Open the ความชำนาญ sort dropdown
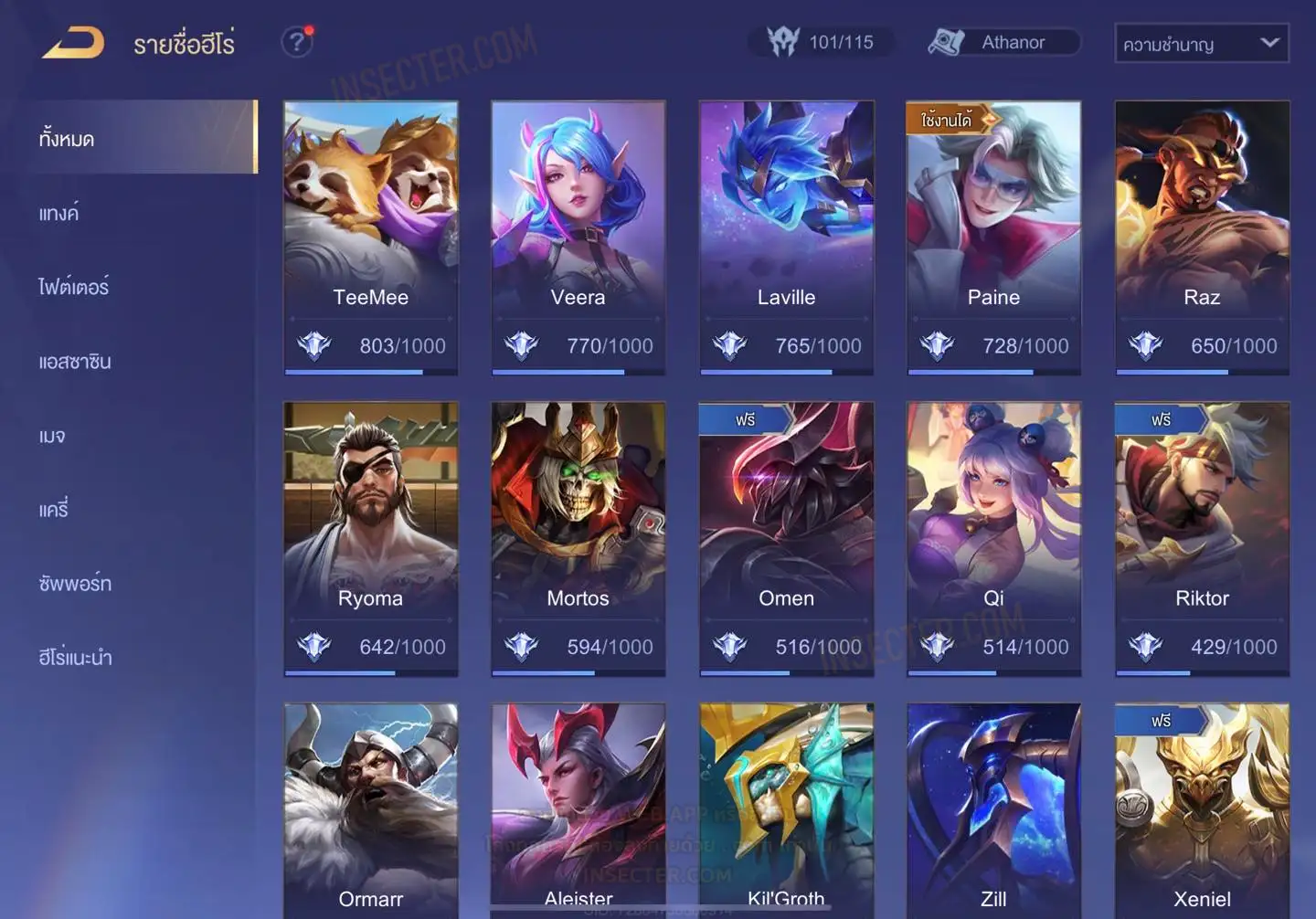Image resolution: width=1316 pixels, height=919 pixels. point(1201,43)
